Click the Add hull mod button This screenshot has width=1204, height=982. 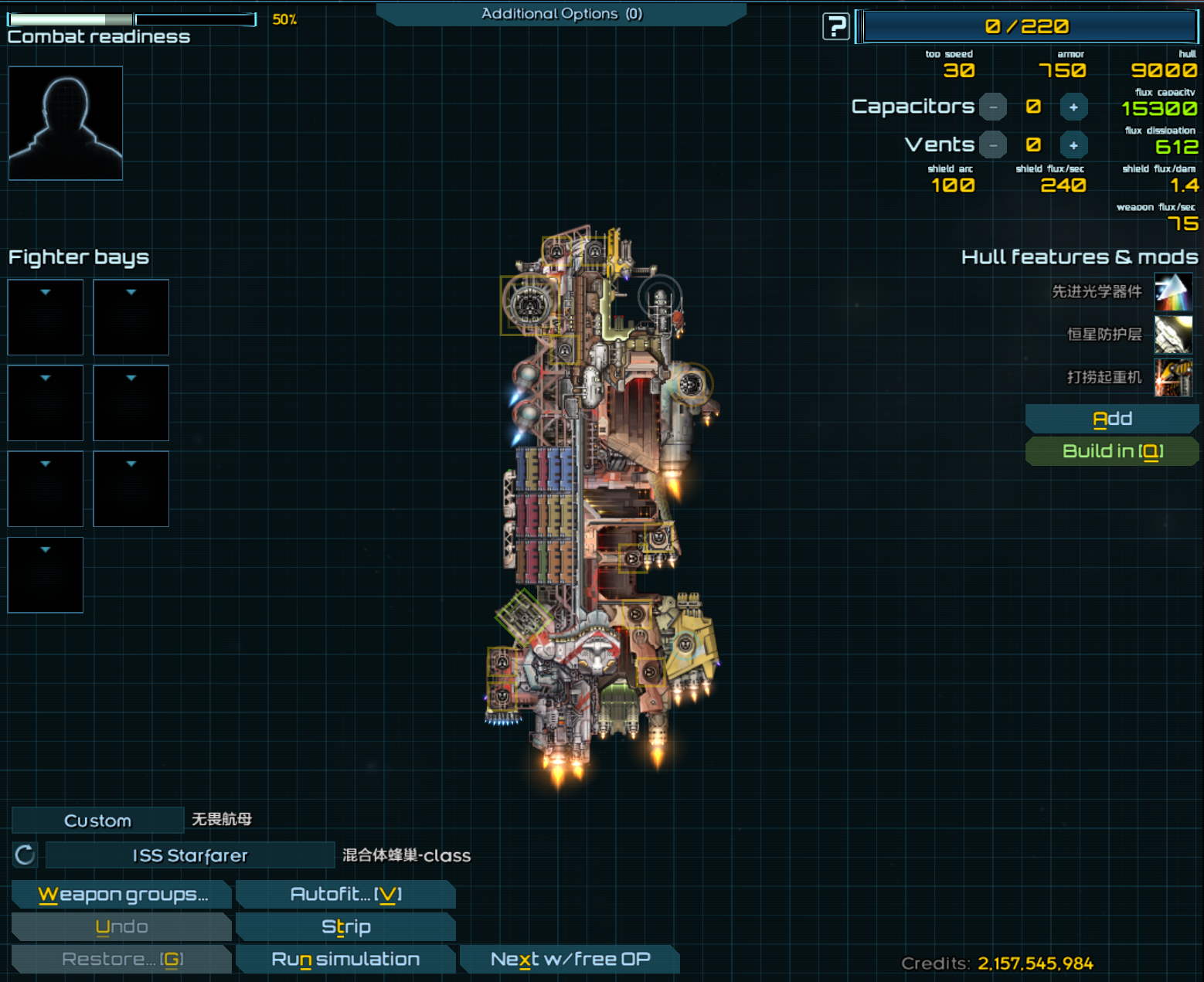click(1111, 419)
